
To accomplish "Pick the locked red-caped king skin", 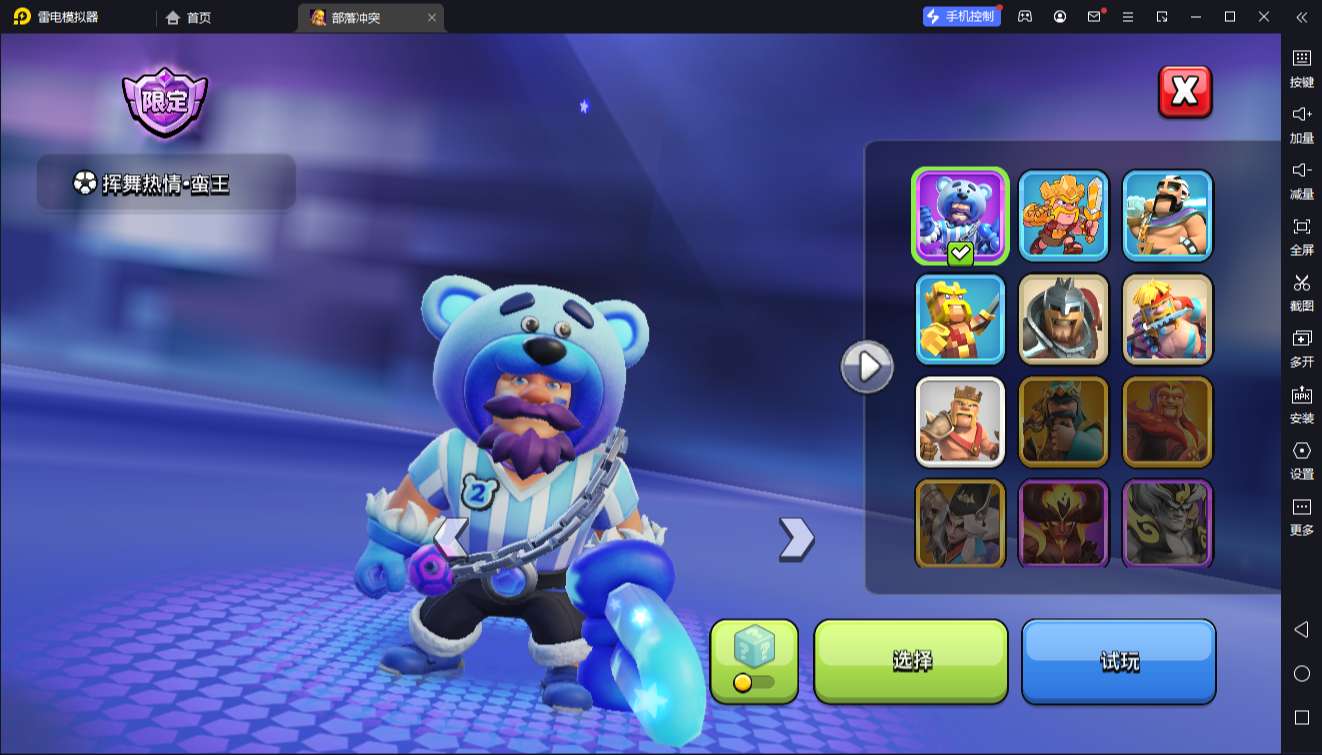I will coord(1167,421).
